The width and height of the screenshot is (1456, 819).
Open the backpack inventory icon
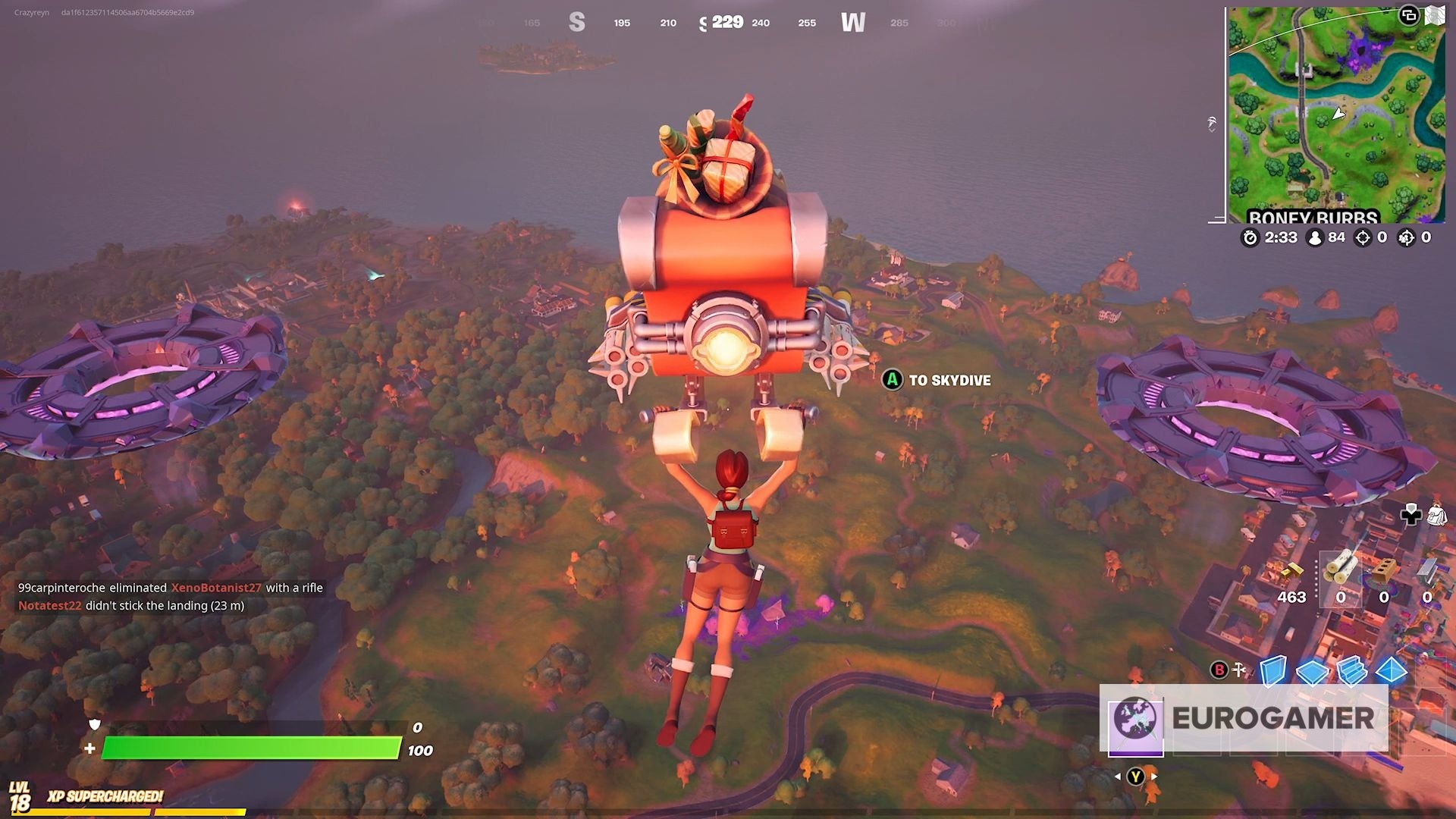[1437, 516]
